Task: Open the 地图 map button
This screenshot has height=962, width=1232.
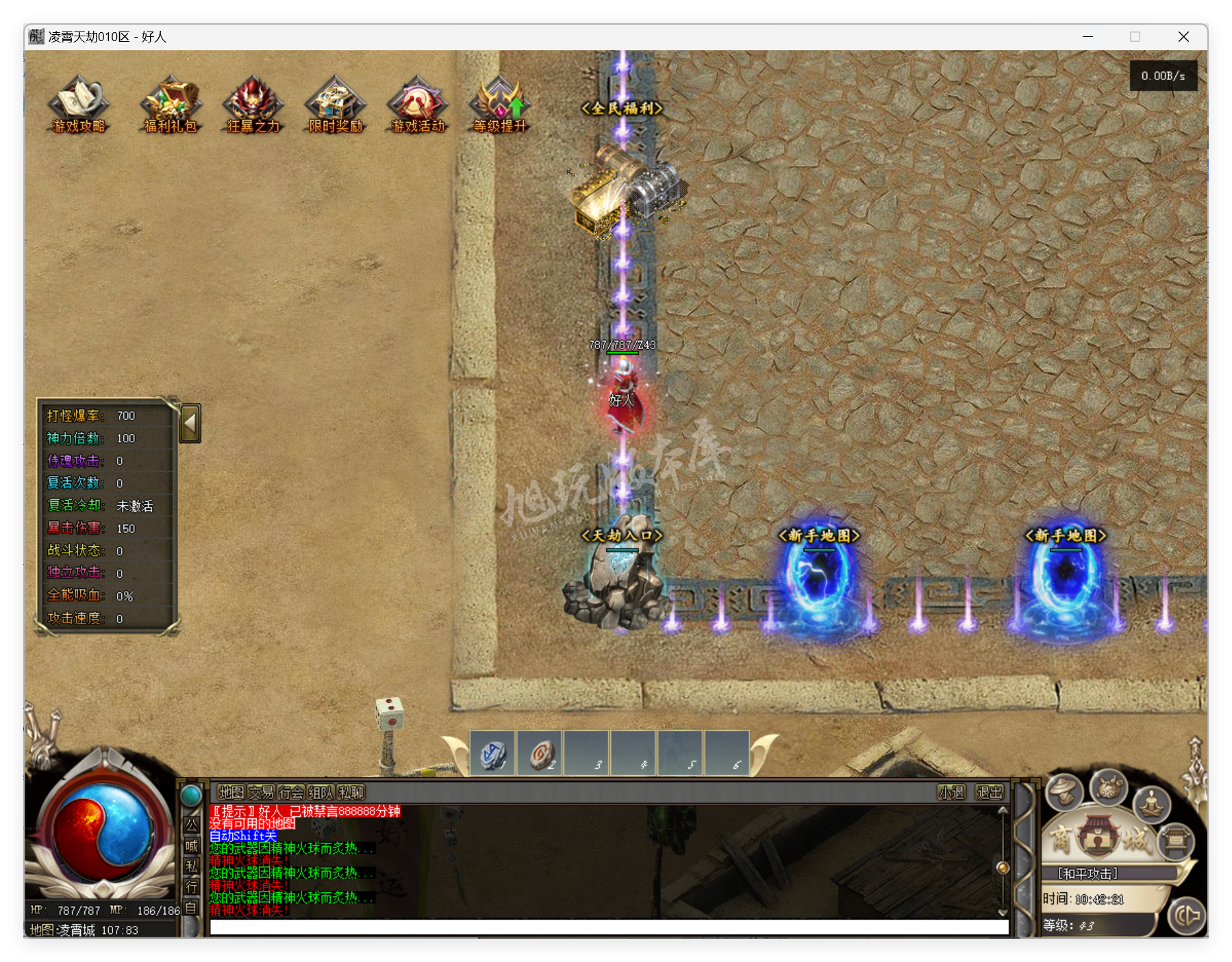Action: tap(231, 792)
